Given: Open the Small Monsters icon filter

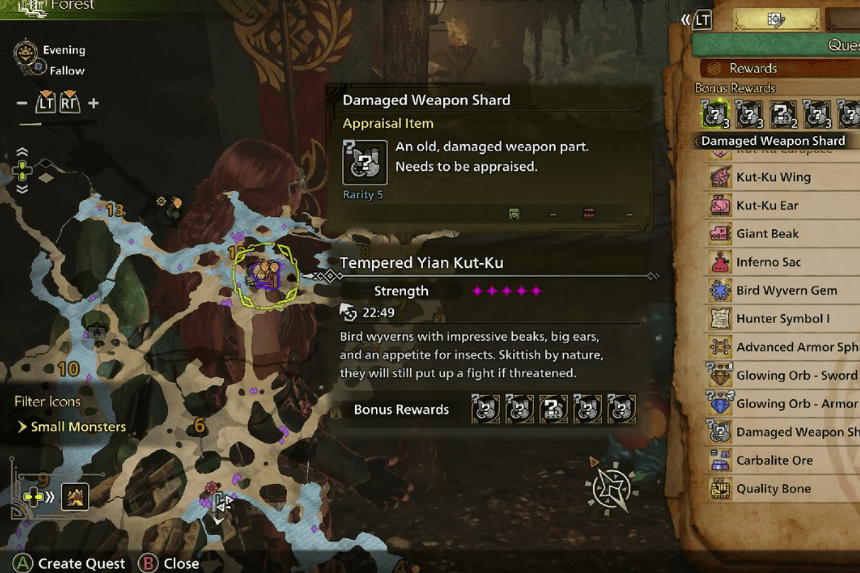Looking at the screenshot, I should [x=72, y=427].
